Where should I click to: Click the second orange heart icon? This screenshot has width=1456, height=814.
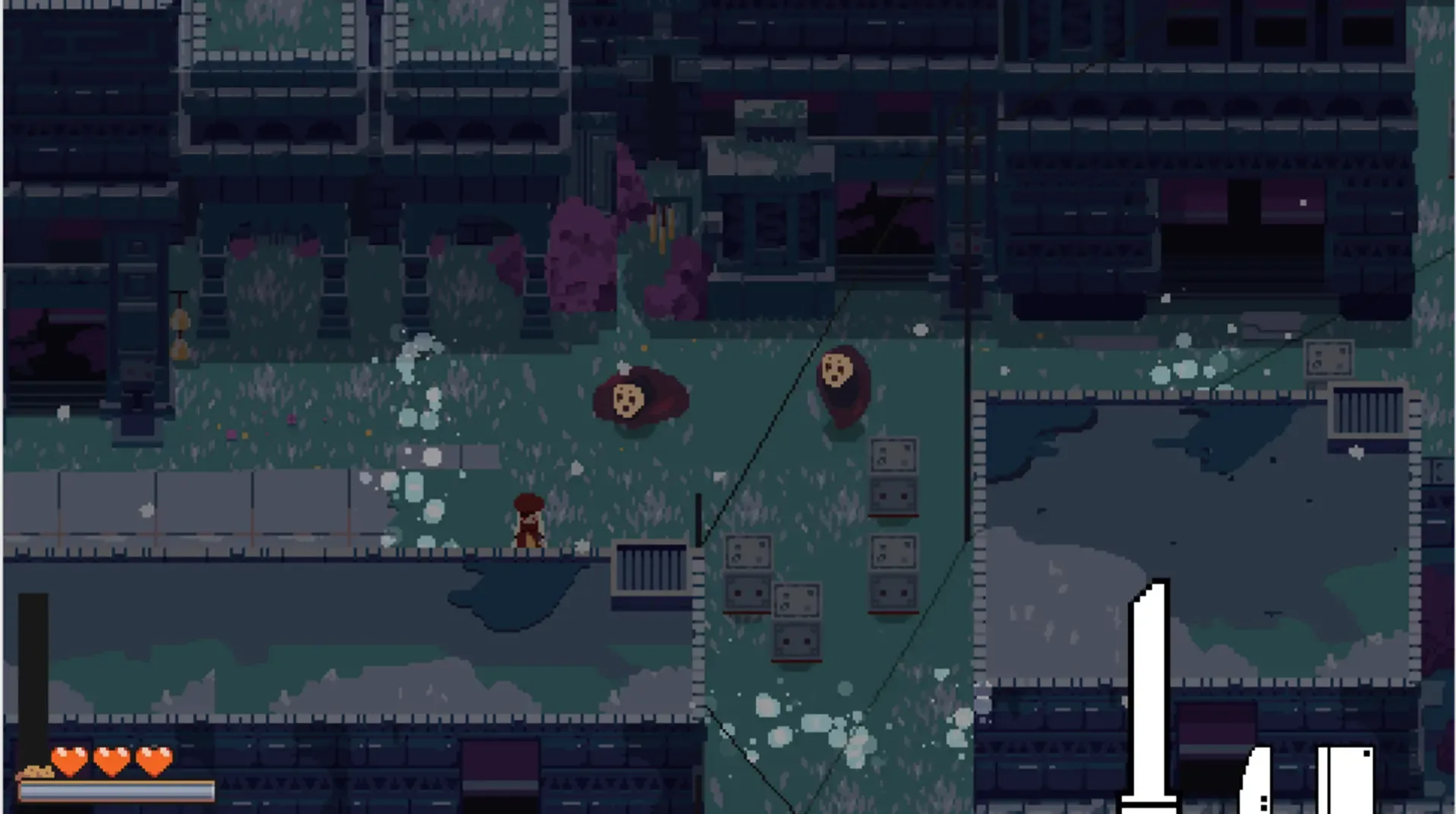(x=112, y=761)
